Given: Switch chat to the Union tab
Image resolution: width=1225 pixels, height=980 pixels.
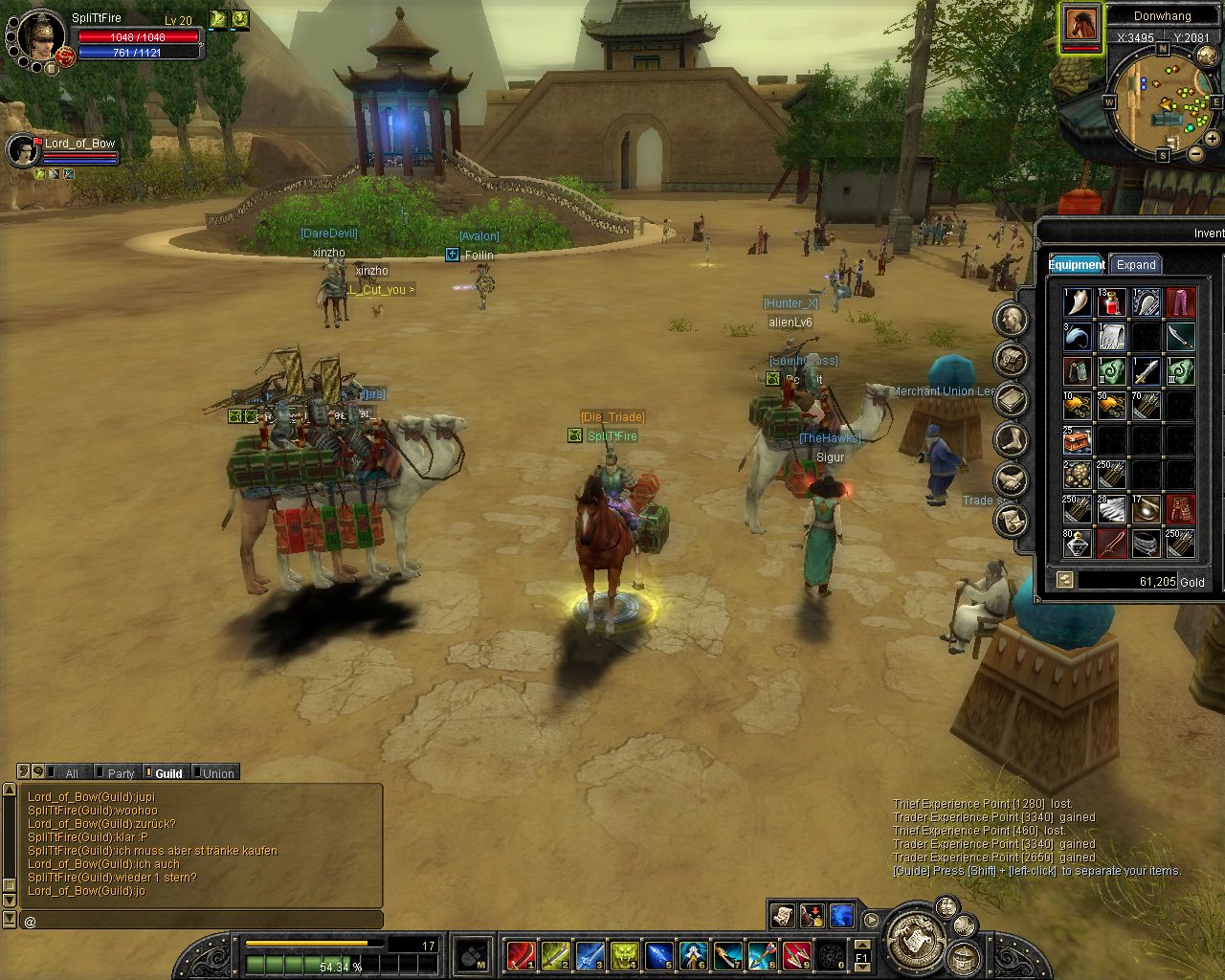Looking at the screenshot, I should click(217, 773).
